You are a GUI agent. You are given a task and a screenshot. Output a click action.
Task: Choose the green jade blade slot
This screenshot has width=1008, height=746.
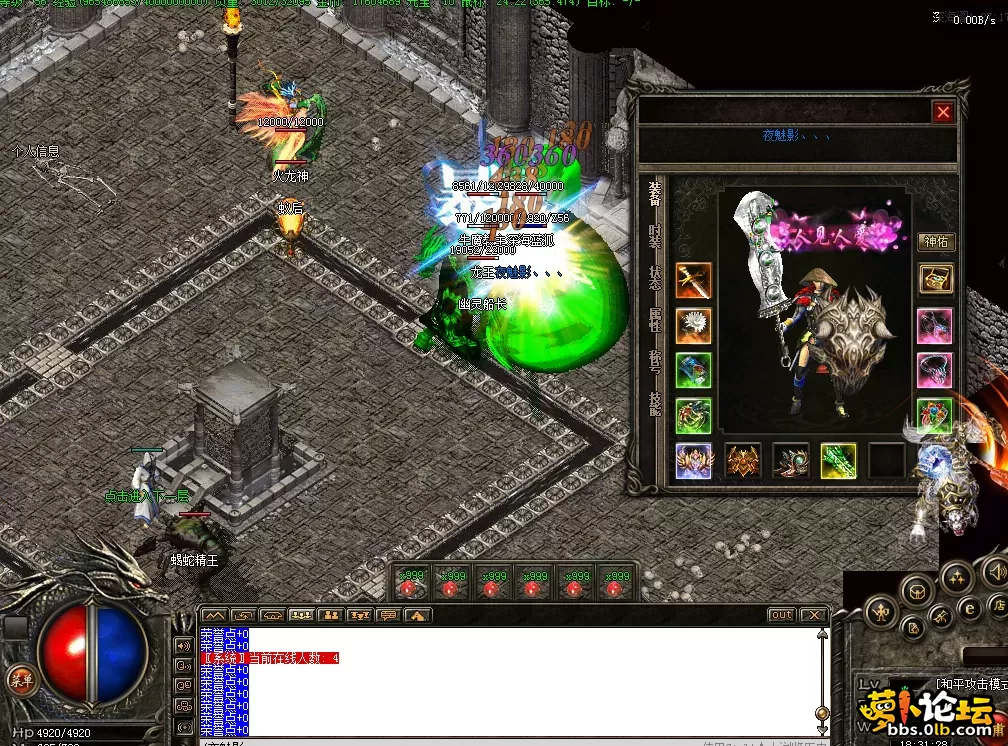point(838,460)
